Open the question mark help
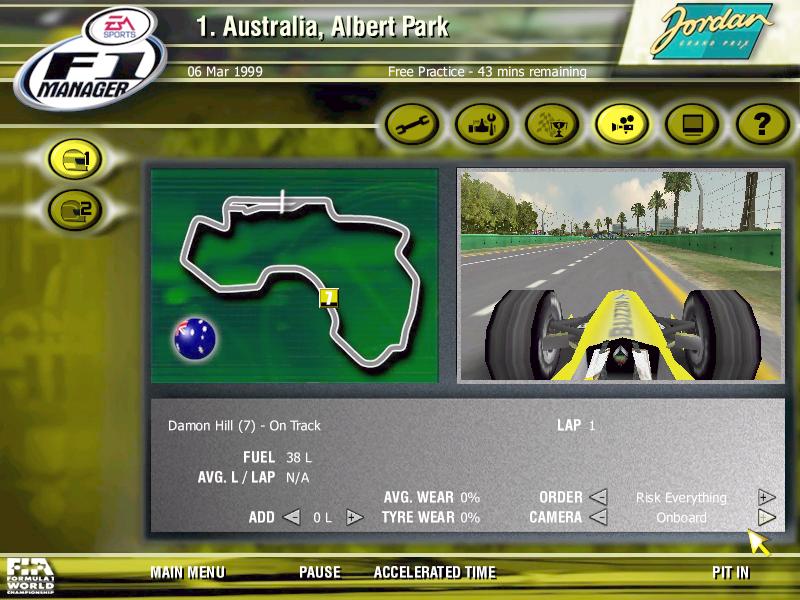This screenshot has width=800, height=600. pos(762,125)
